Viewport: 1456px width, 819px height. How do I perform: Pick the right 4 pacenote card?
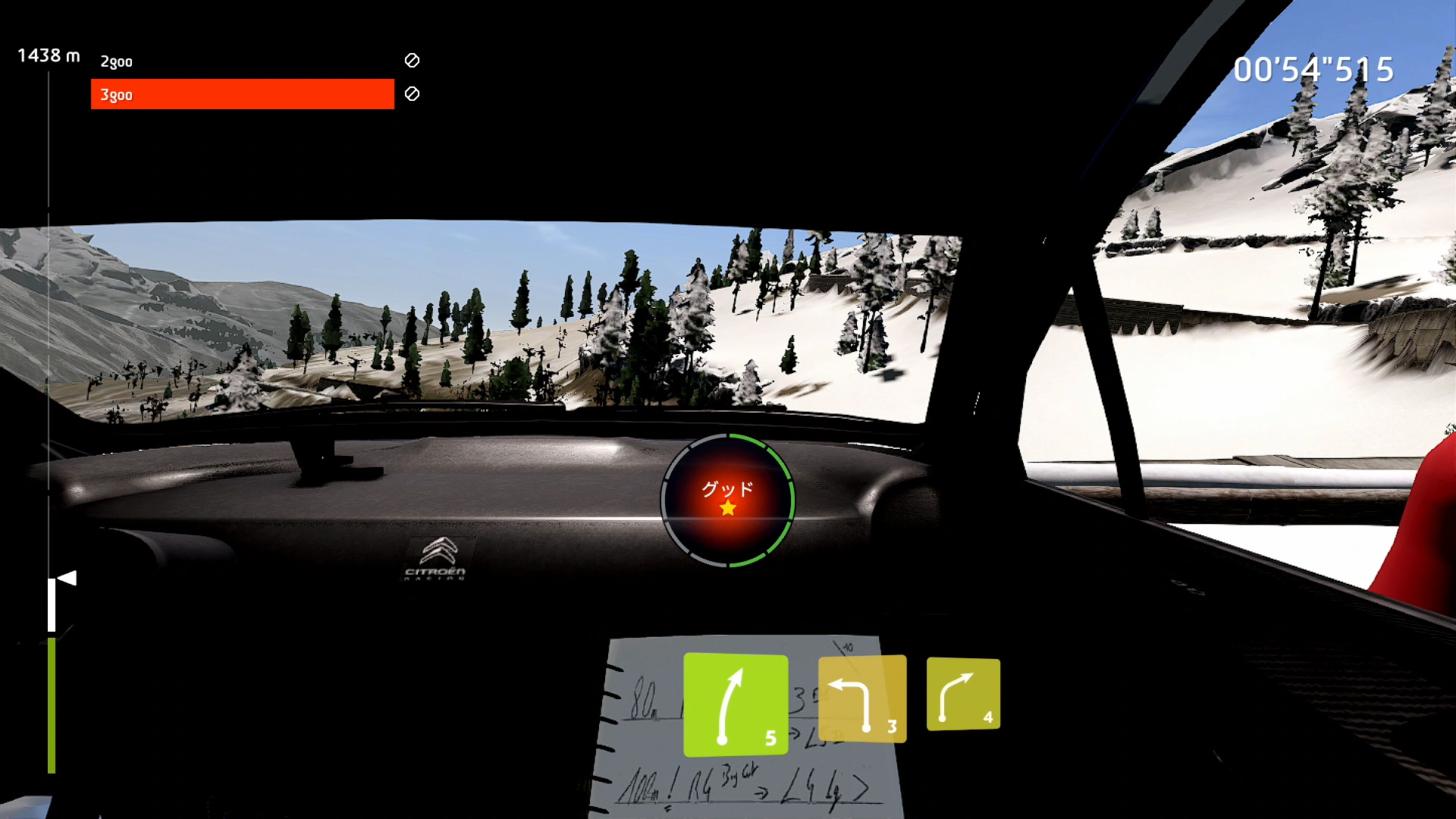coord(963,694)
